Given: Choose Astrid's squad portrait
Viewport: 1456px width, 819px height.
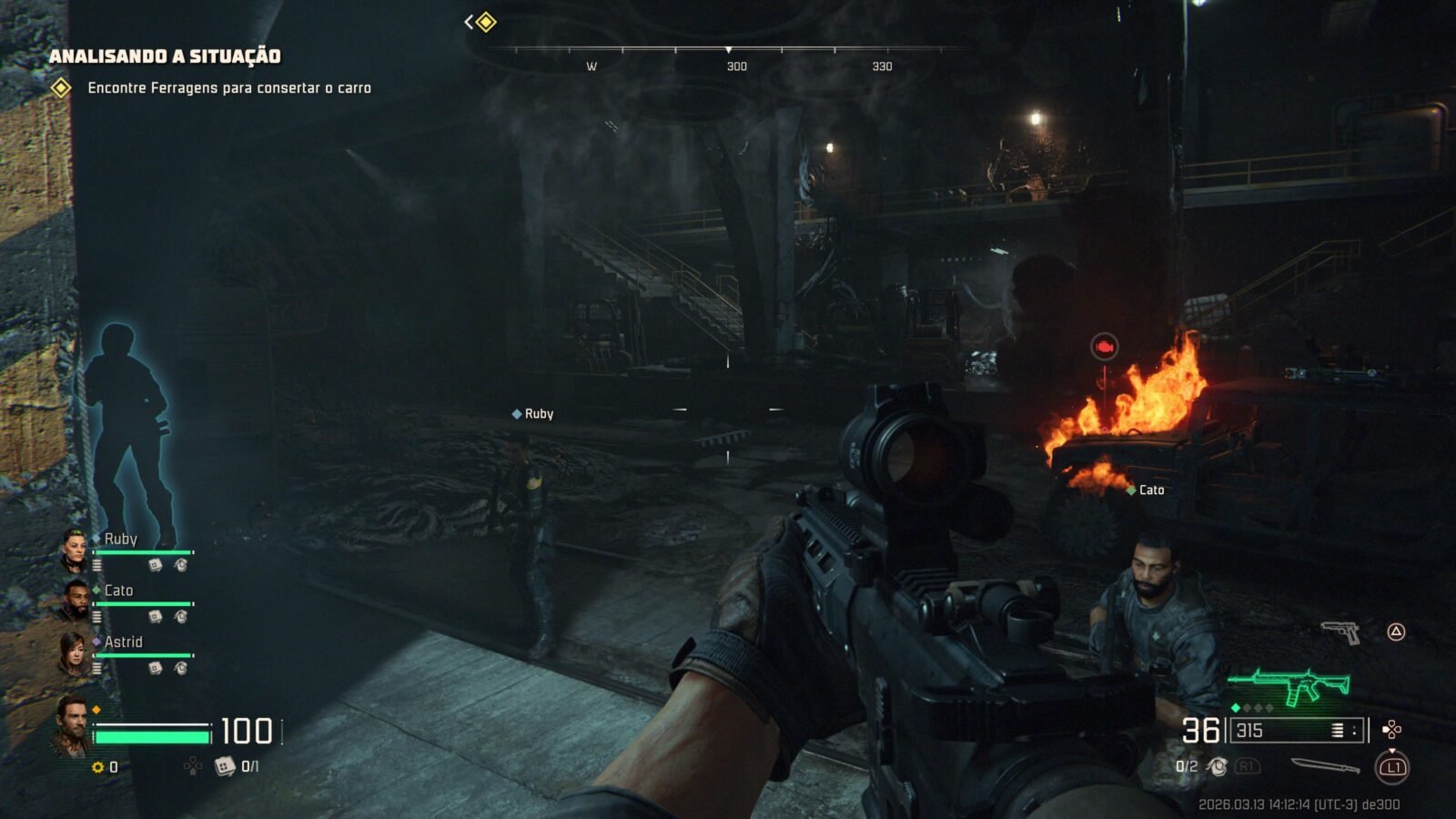Looking at the screenshot, I should [74, 652].
